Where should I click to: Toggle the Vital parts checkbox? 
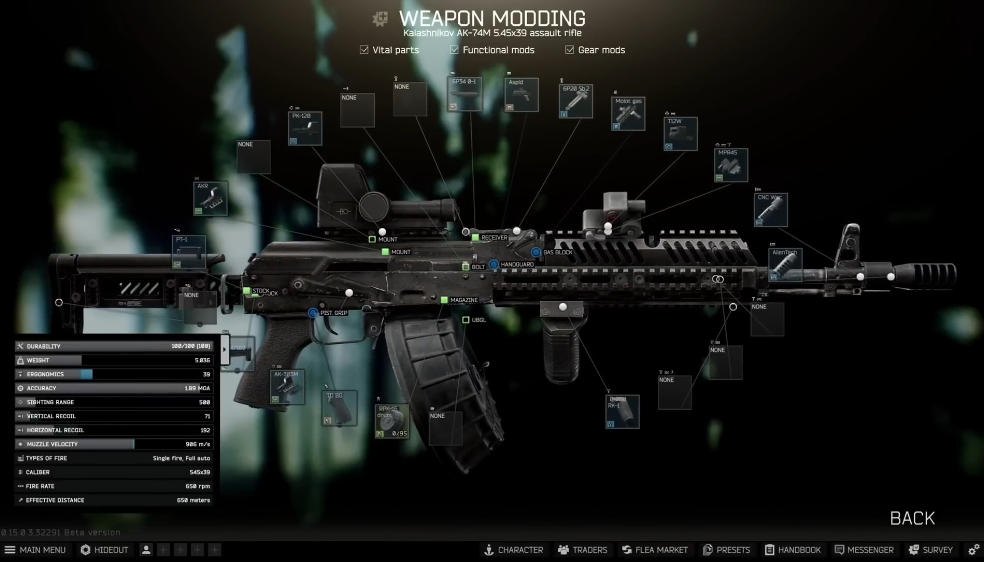tap(364, 50)
